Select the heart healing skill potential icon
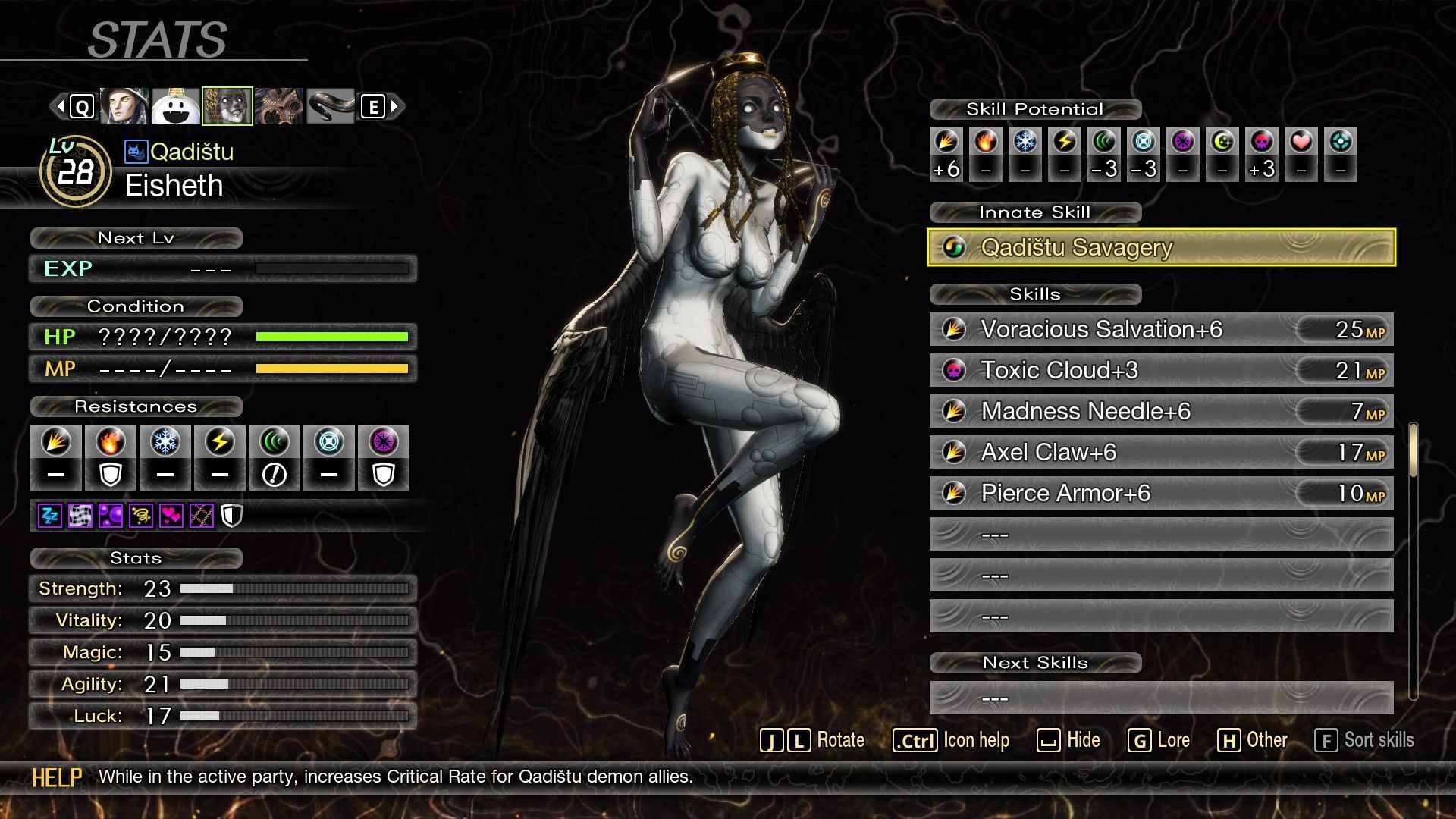Viewport: 1456px width, 819px height. pos(1301,142)
